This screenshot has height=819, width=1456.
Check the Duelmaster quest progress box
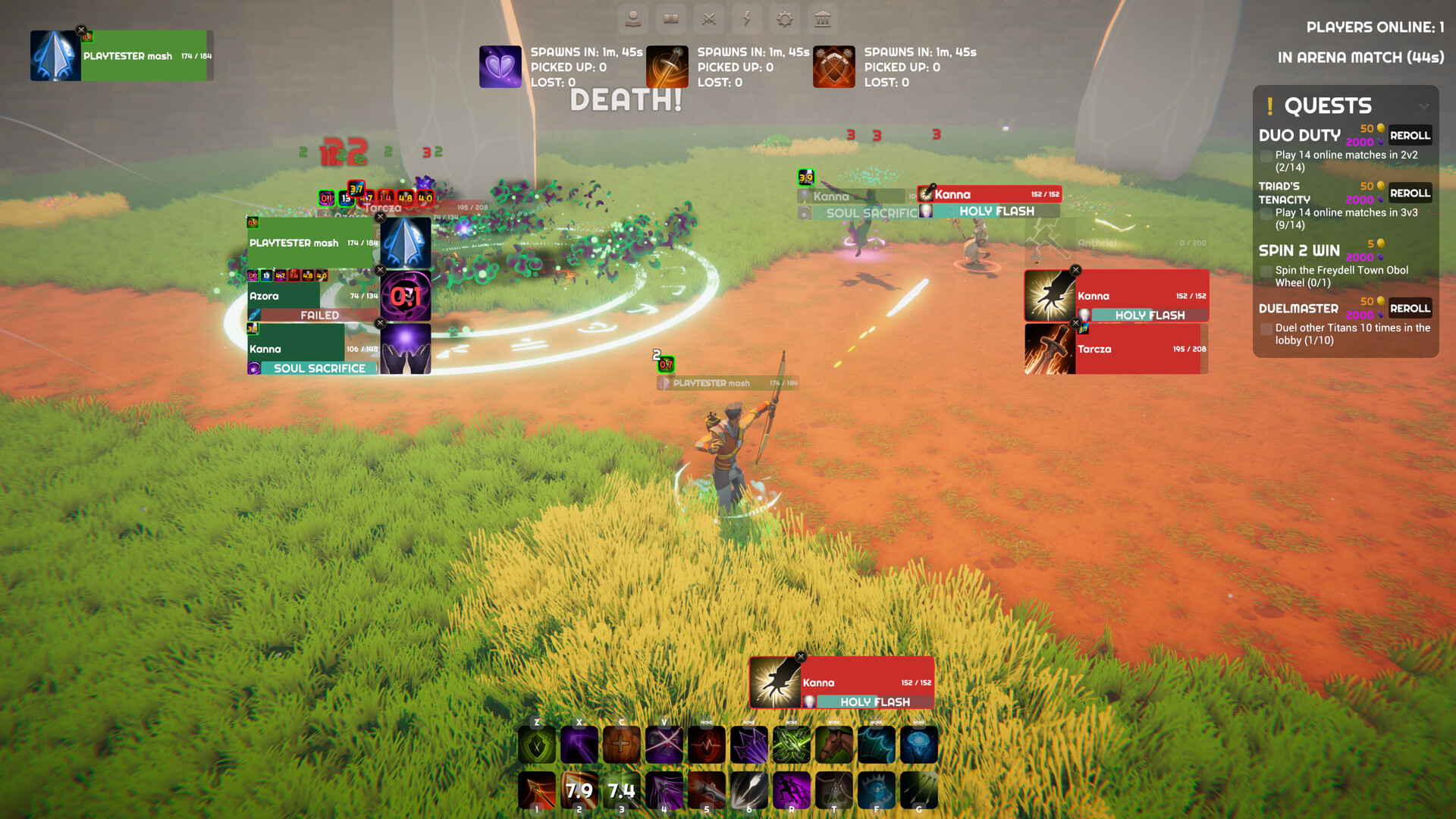[1266, 329]
